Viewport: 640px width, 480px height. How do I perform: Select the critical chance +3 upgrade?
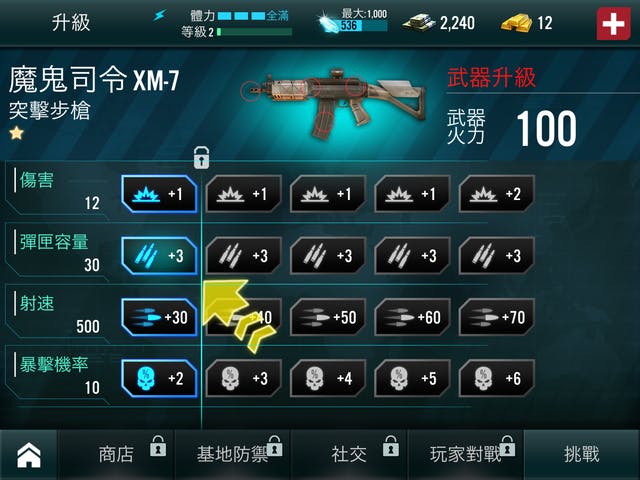click(x=243, y=378)
